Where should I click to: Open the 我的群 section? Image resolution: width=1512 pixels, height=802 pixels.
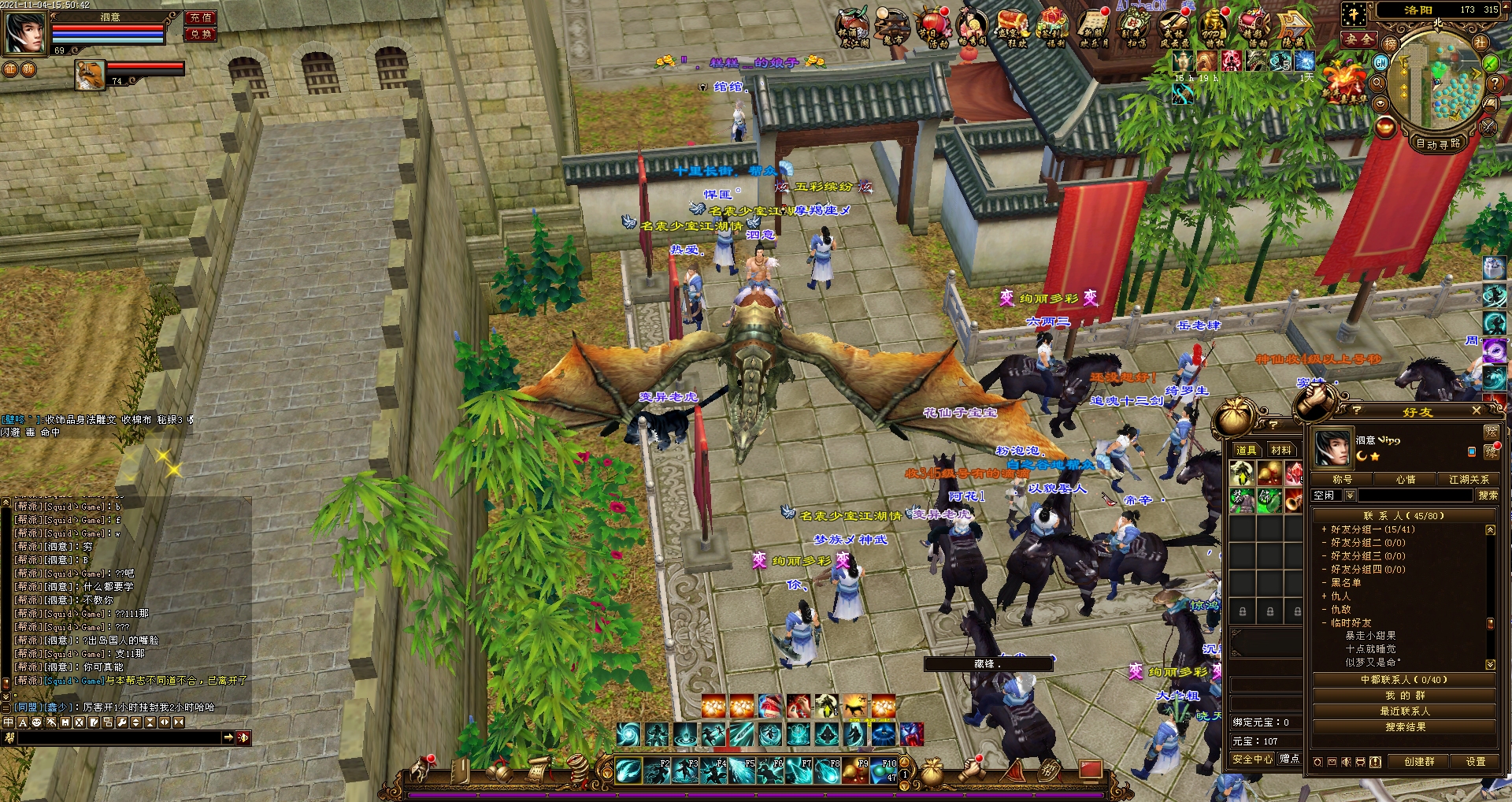click(1405, 696)
